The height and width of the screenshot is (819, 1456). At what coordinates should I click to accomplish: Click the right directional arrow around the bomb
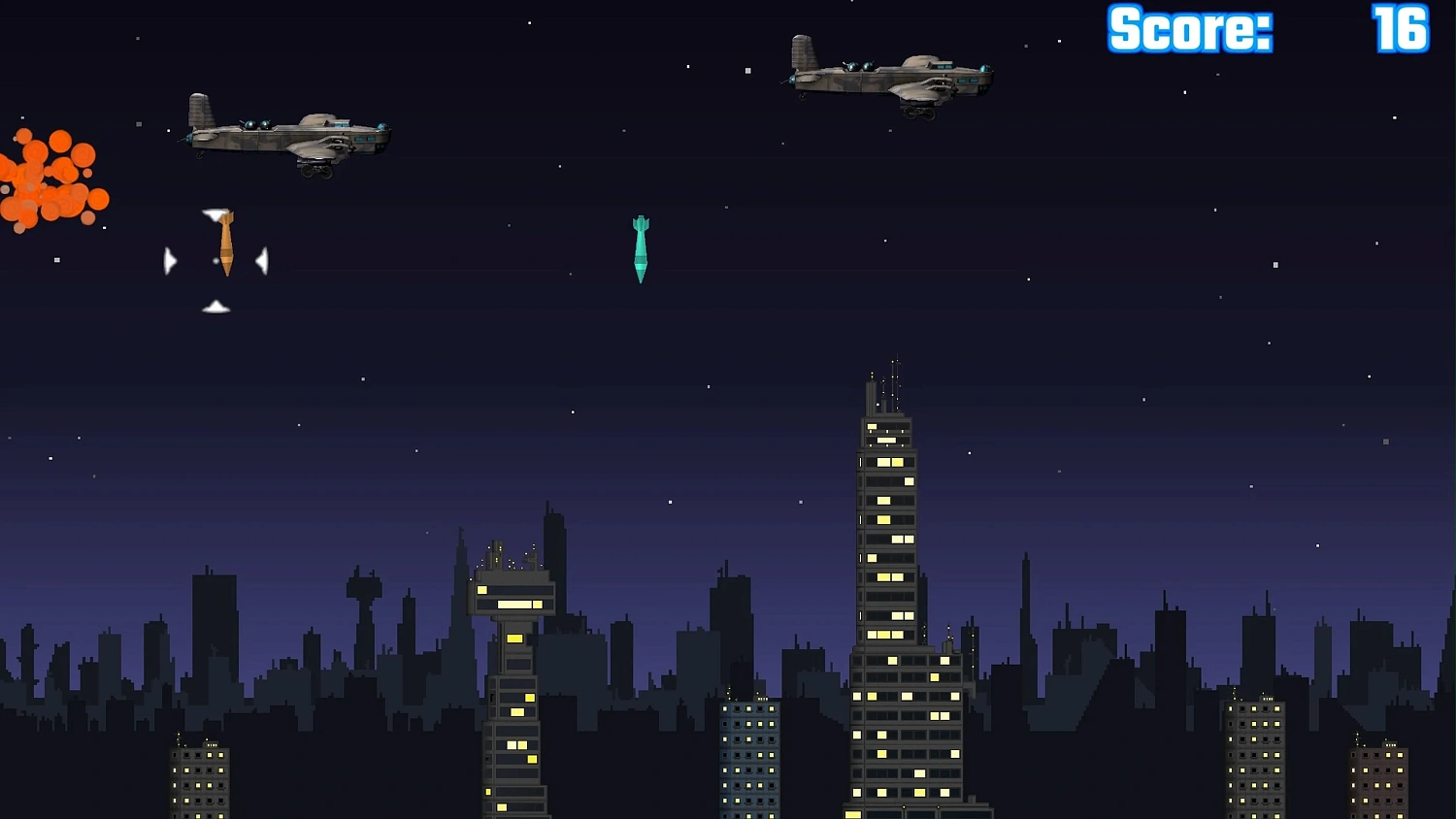click(262, 259)
